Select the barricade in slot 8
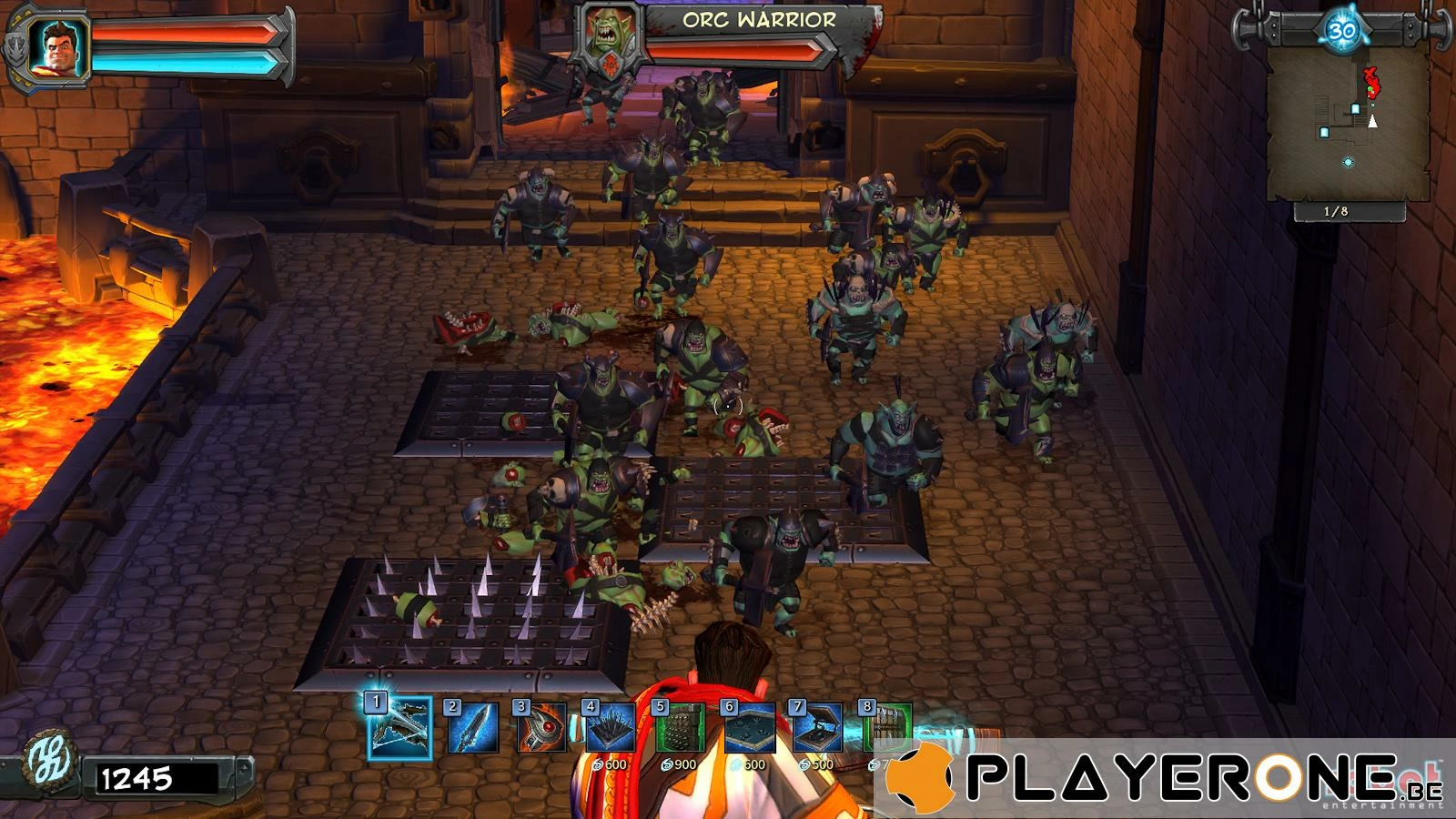Screen dimensions: 1456x819 [886, 728]
